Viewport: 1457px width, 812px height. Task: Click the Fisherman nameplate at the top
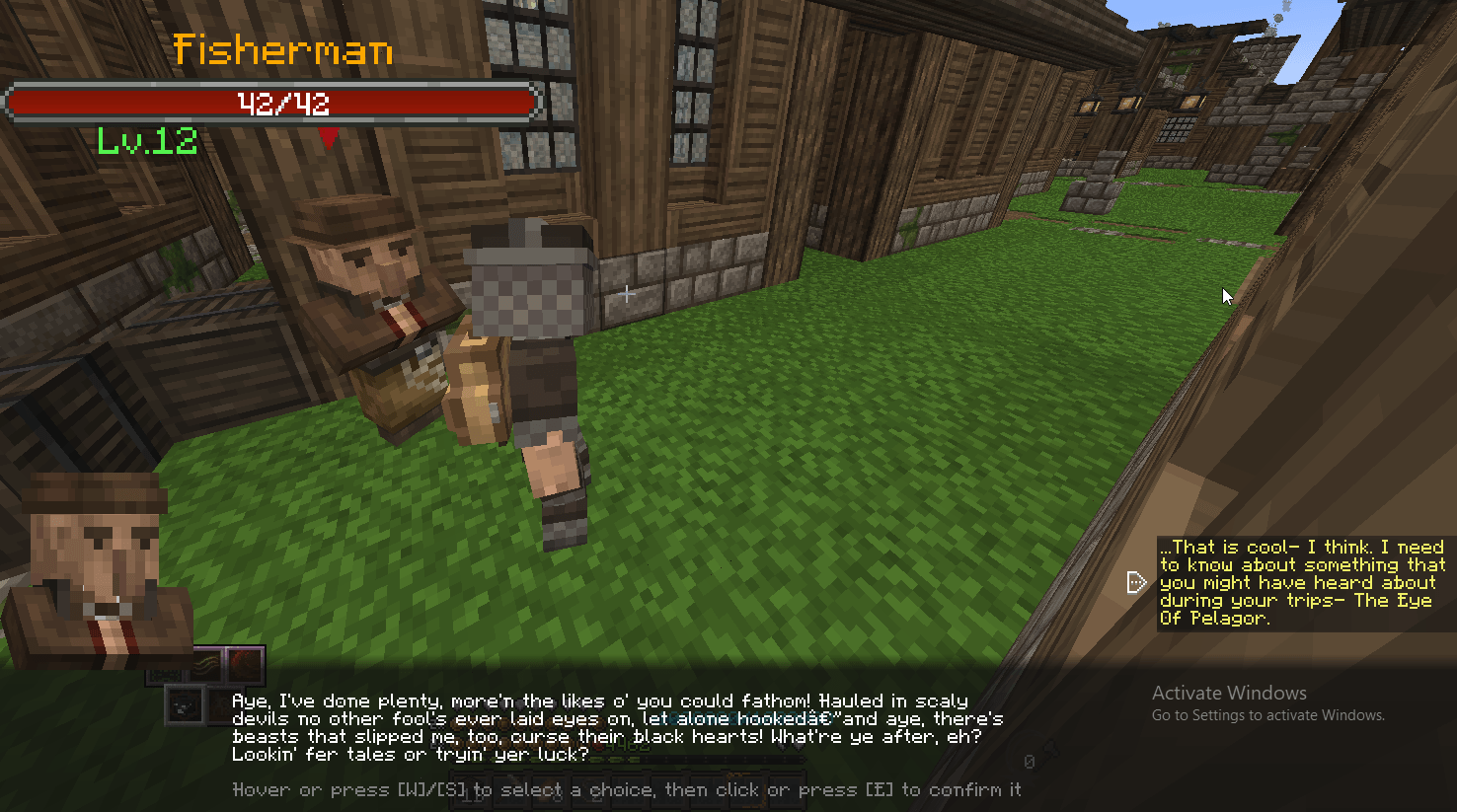284,51
